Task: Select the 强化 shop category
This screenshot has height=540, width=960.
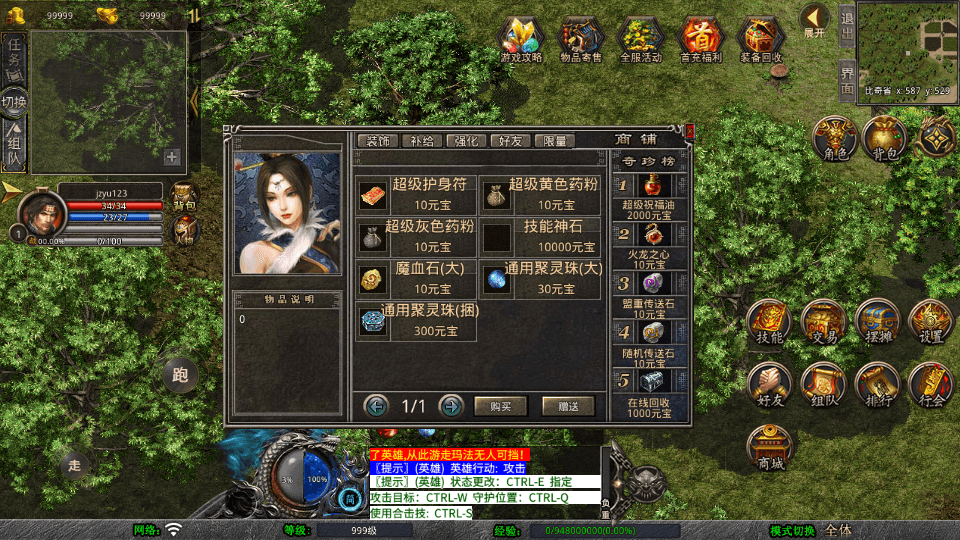Action: pos(466,141)
